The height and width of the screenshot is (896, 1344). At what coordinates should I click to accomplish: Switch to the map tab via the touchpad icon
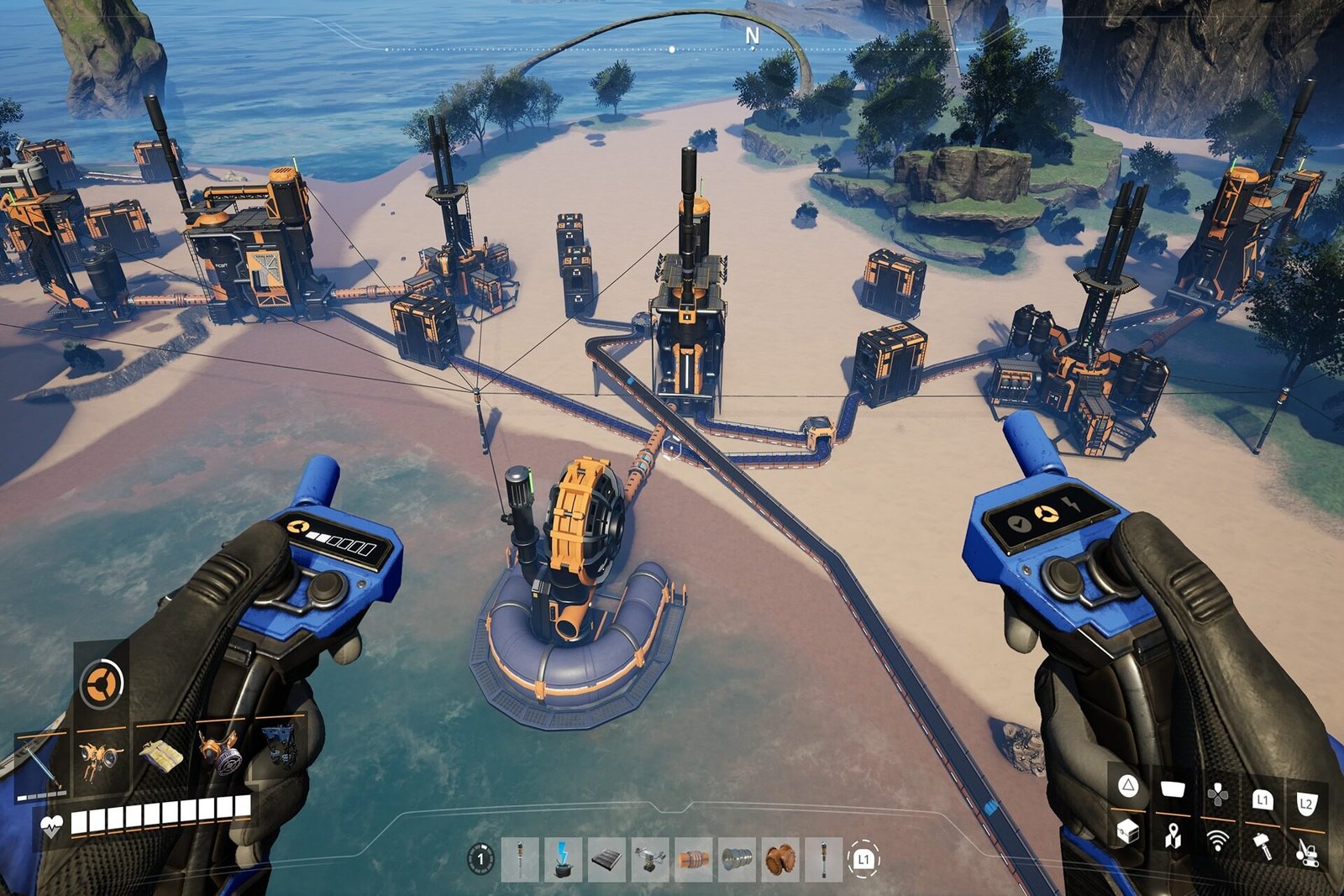pos(1173,788)
